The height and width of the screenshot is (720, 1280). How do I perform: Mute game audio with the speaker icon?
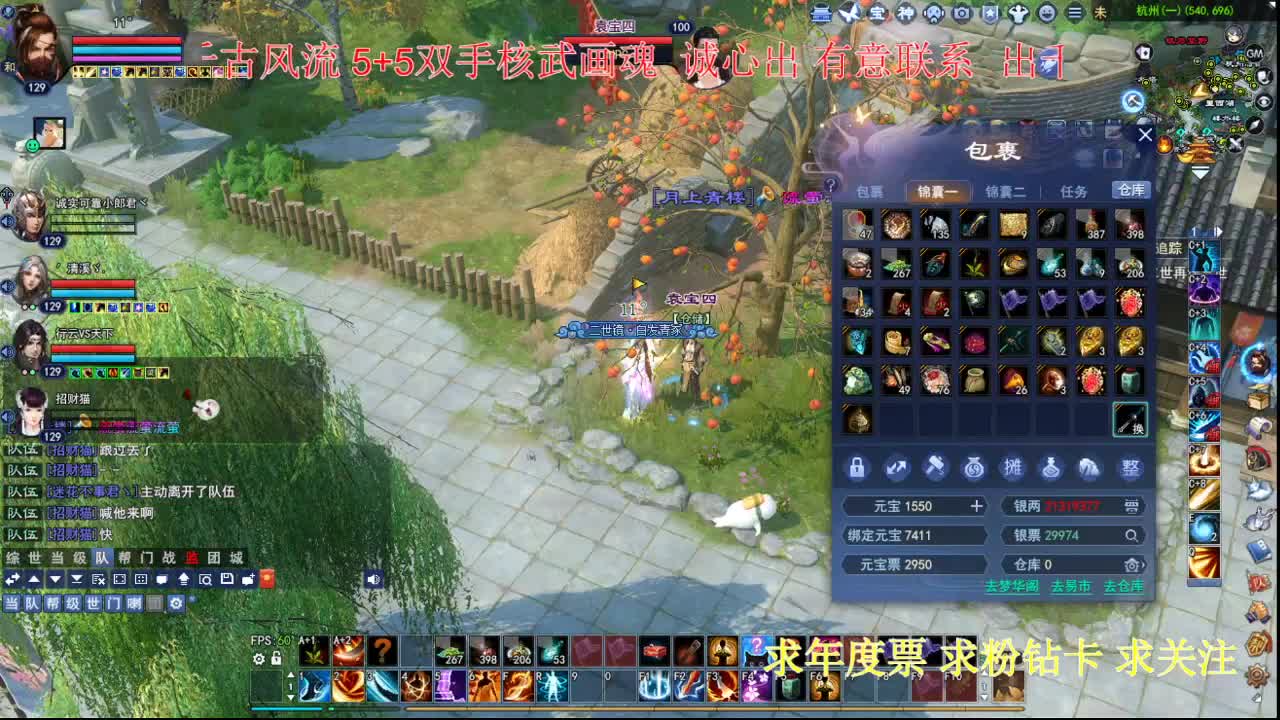pyautogui.click(x=374, y=580)
